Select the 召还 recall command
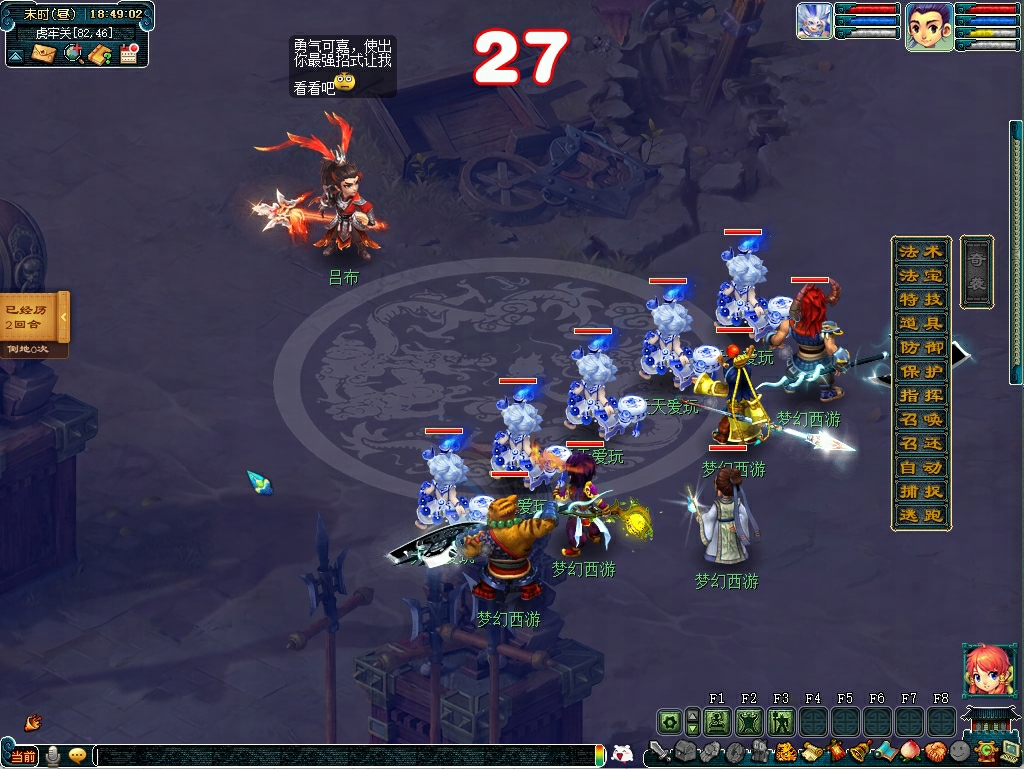1024x769 pixels. point(920,443)
